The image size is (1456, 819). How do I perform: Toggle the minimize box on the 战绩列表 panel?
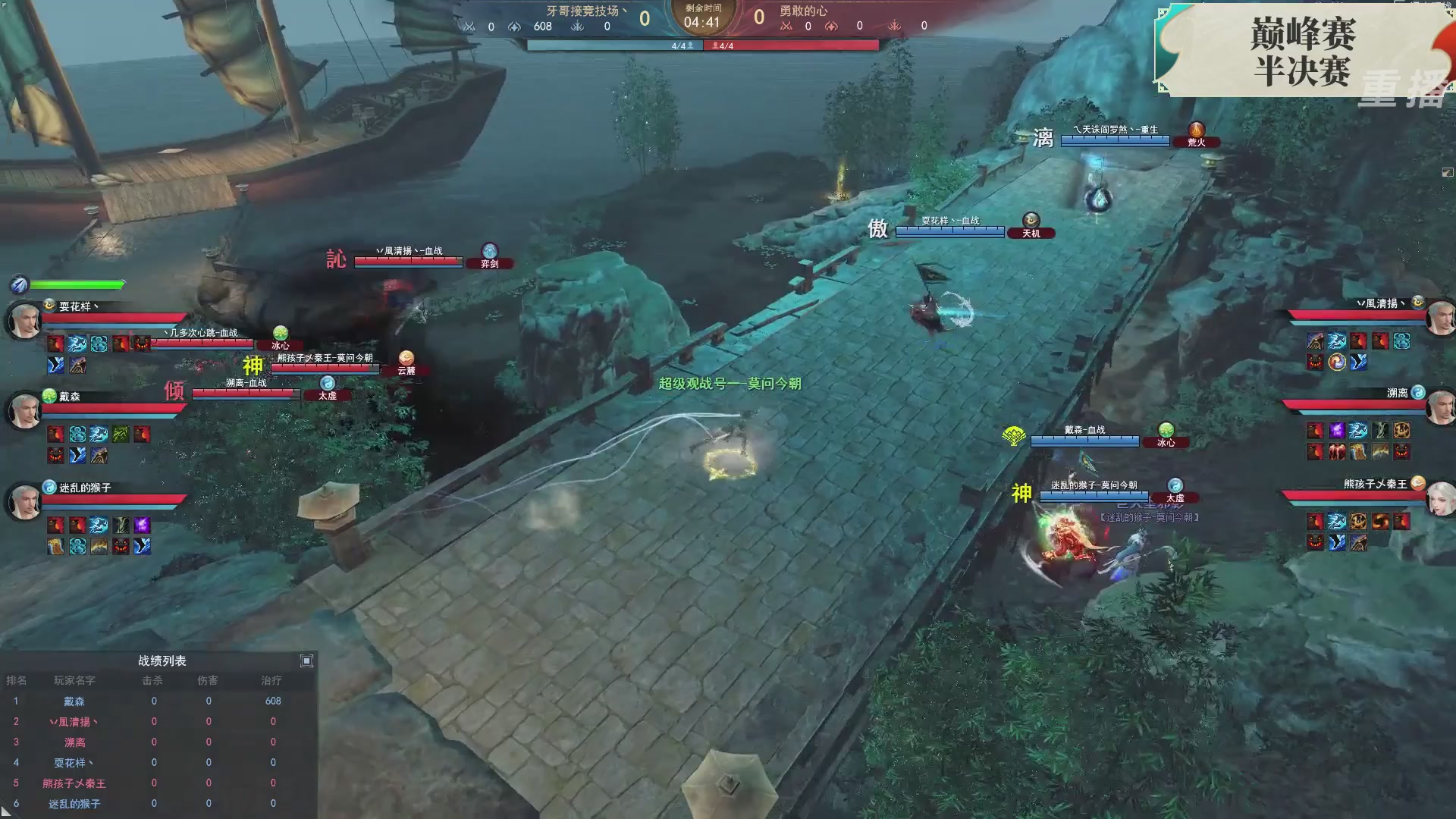[x=307, y=661]
